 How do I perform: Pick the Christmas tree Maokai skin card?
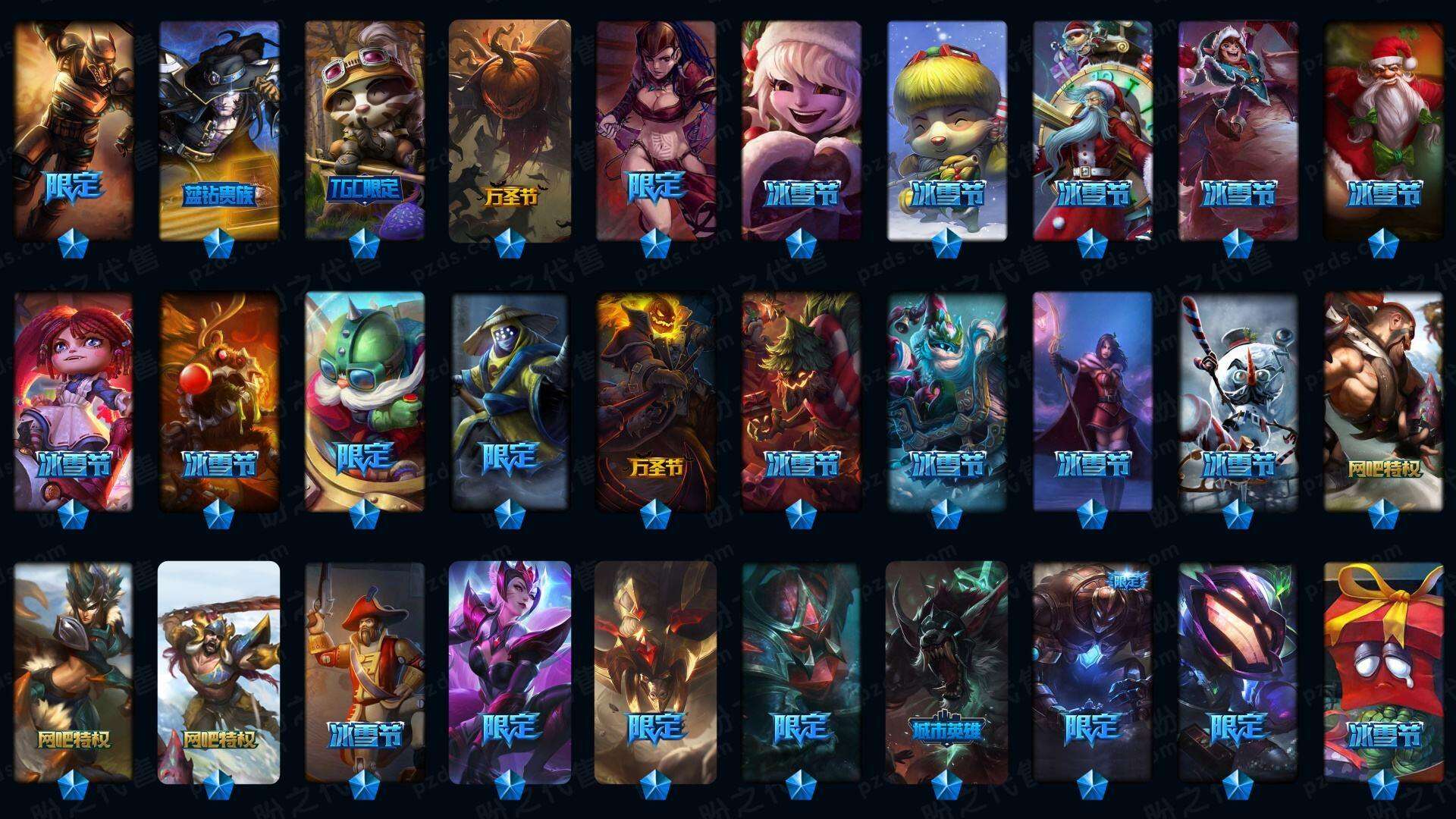click(802, 402)
